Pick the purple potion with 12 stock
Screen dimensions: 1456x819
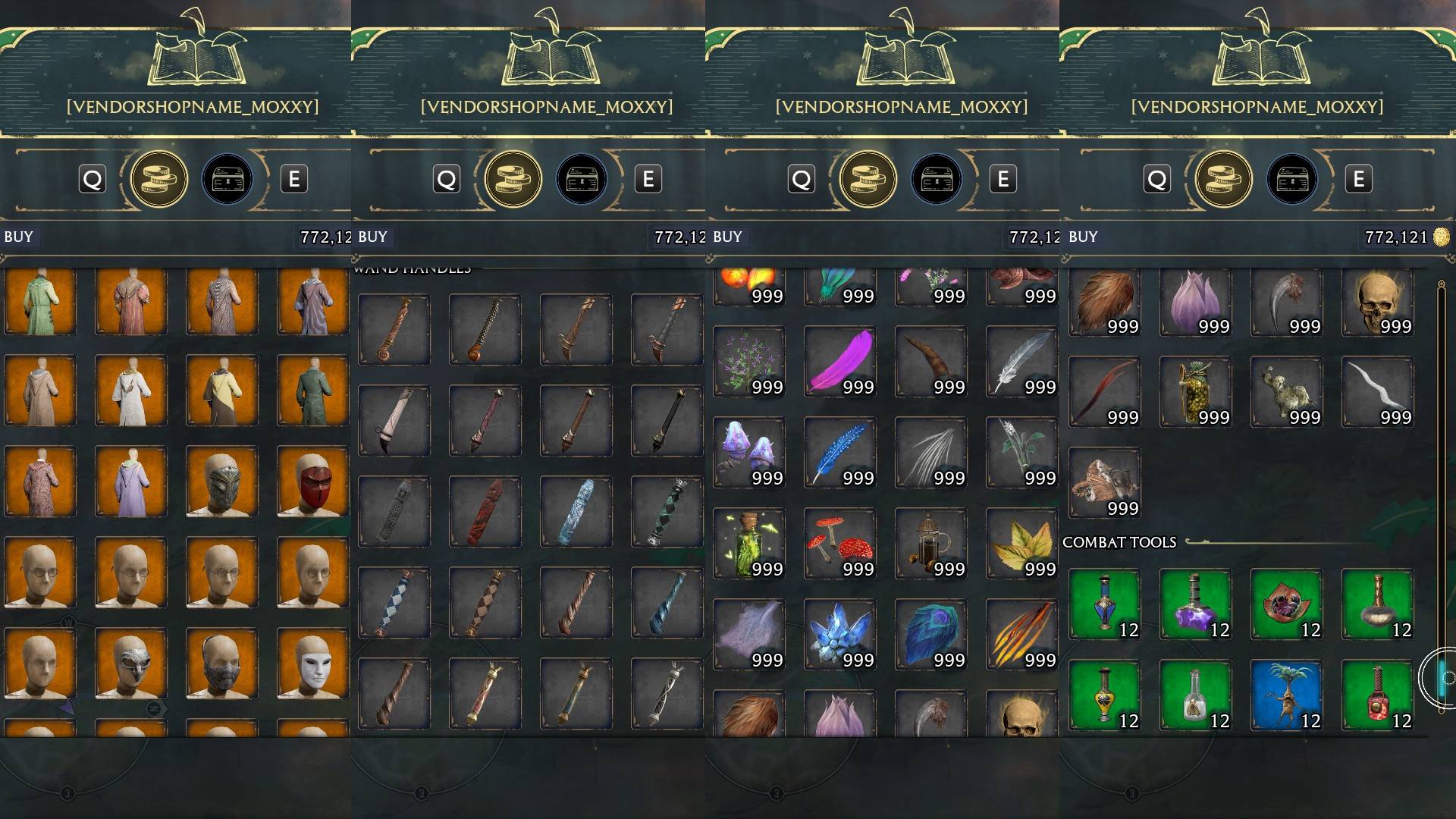[x=1195, y=604]
